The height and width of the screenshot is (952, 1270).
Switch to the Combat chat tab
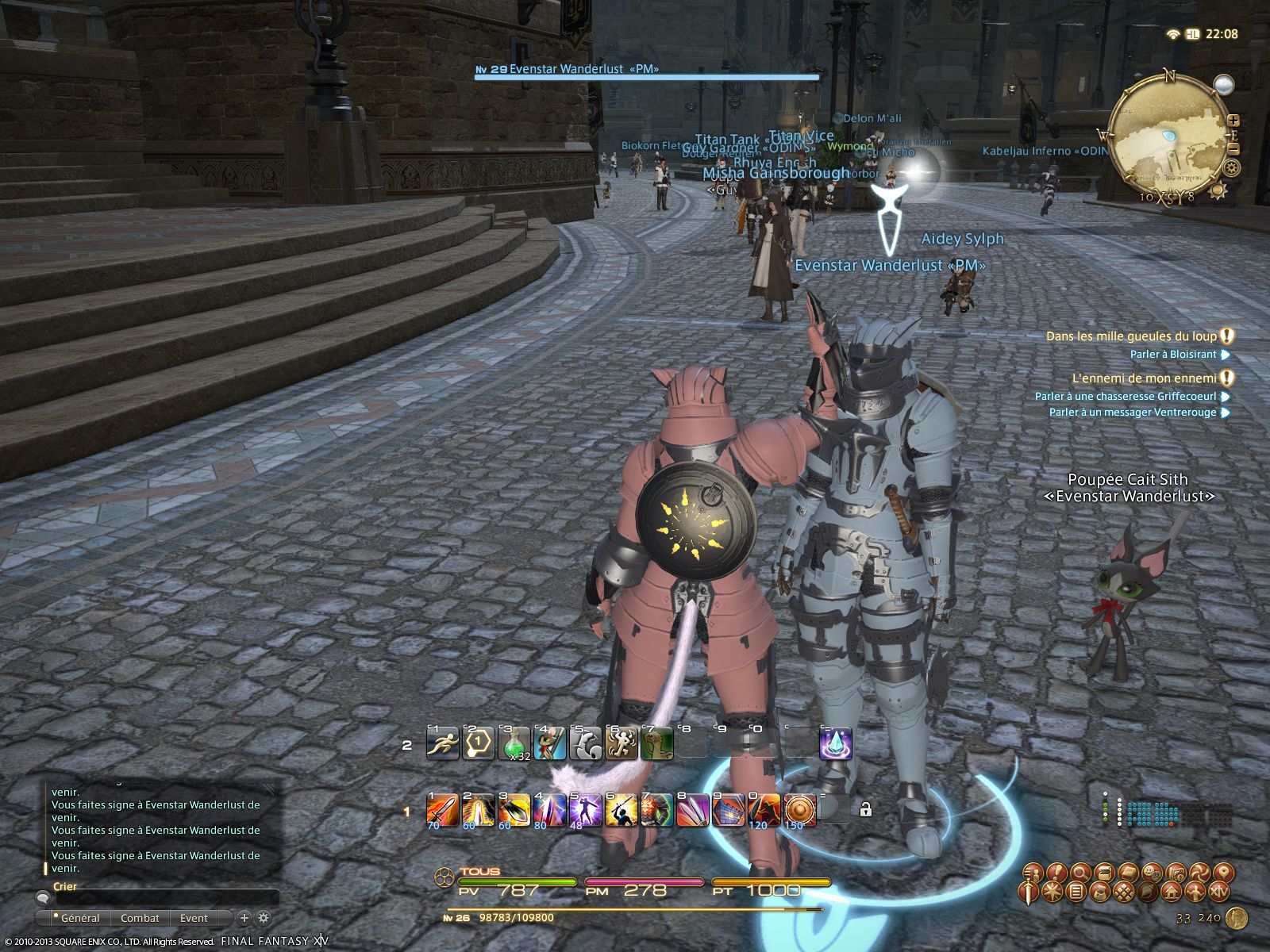140,918
